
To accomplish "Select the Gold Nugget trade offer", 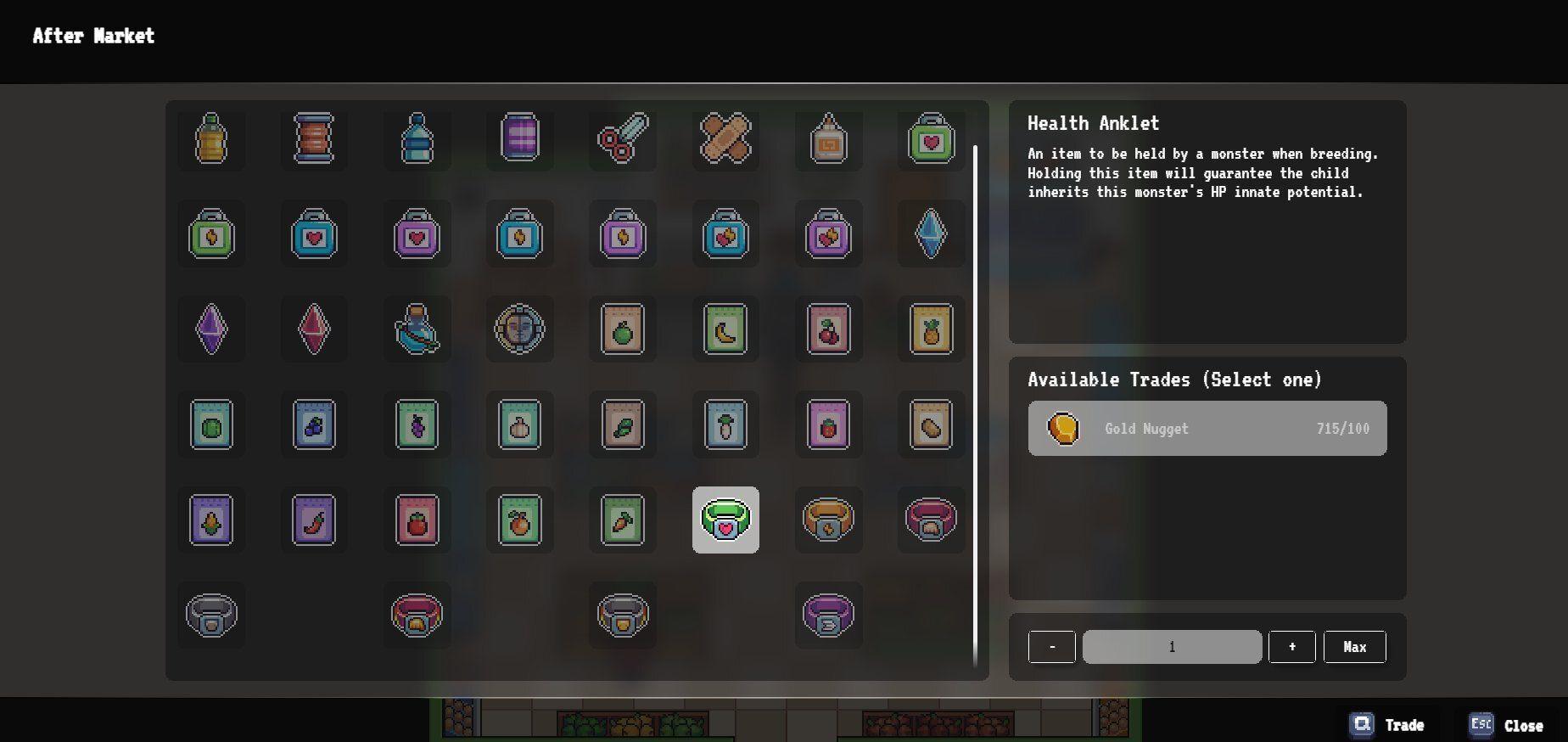I will coord(1207,429).
